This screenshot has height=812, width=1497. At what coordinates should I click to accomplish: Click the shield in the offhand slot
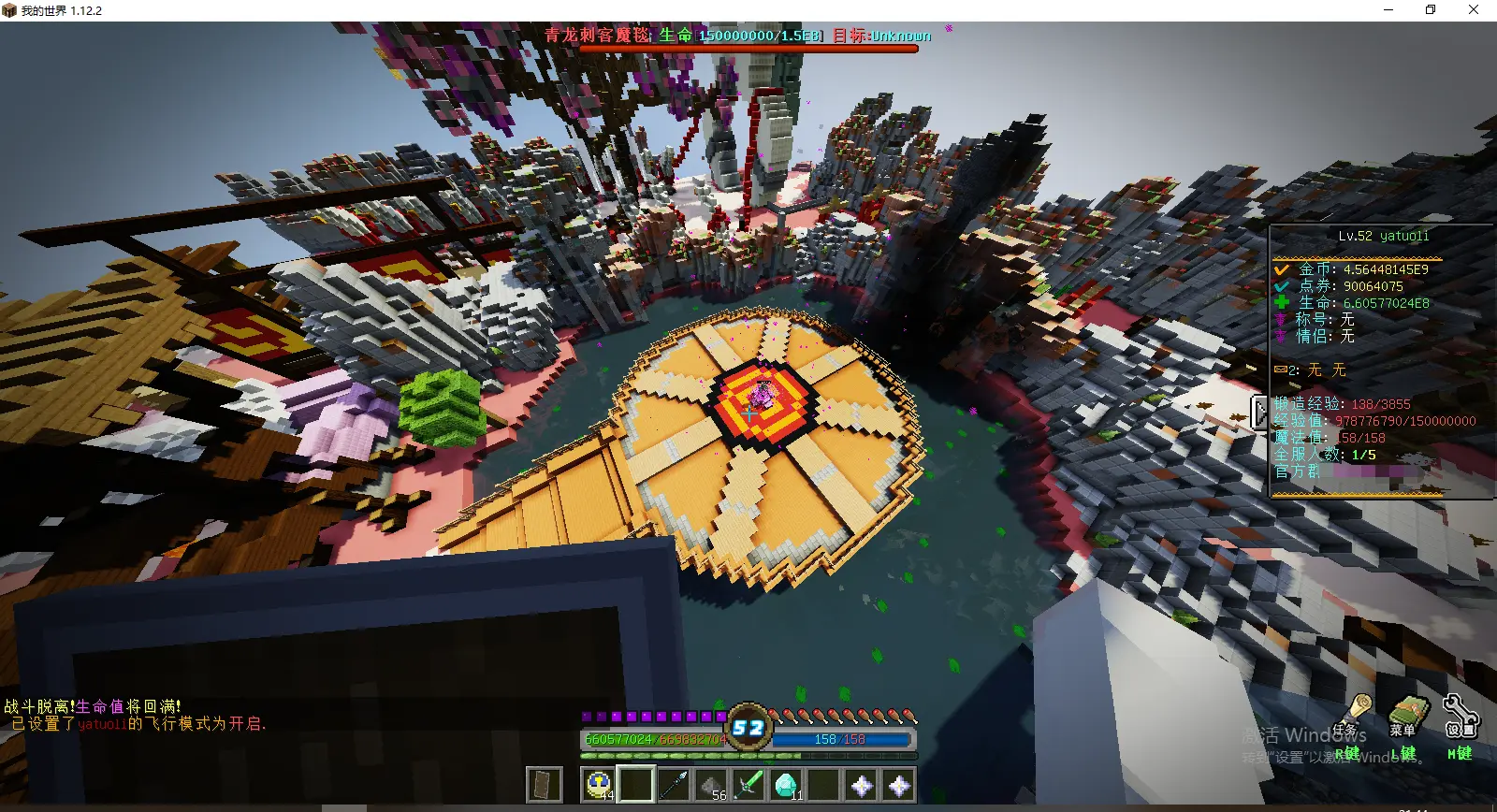coord(544,785)
